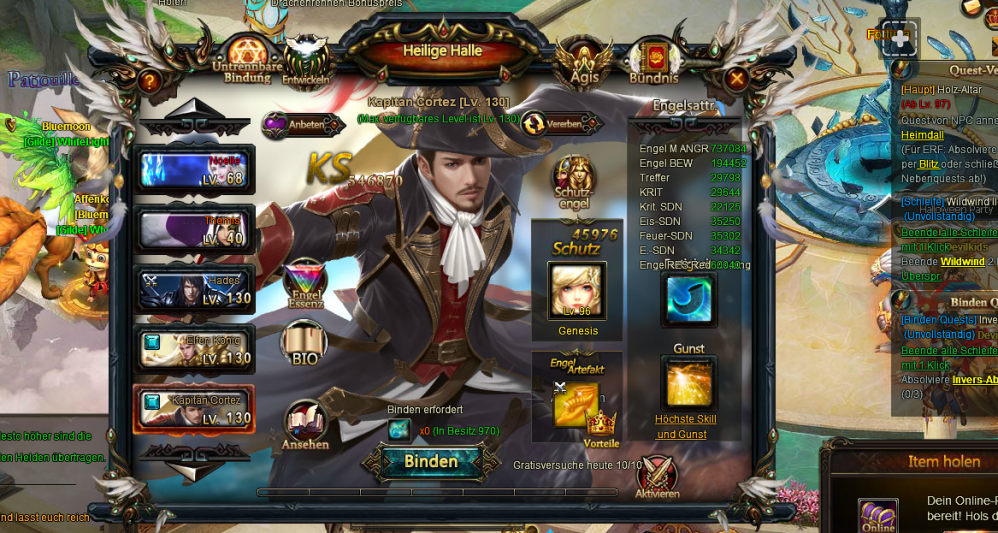The width and height of the screenshot is (998, 533).
Task: Close the Heilige Halle window
Action: 737,78
